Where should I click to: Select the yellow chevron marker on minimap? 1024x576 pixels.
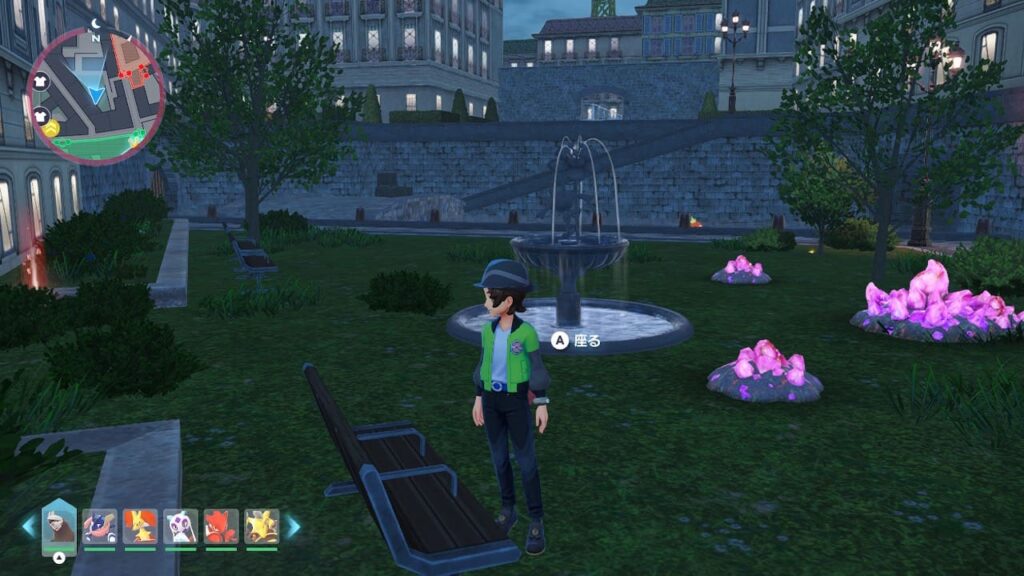[52, 129]
